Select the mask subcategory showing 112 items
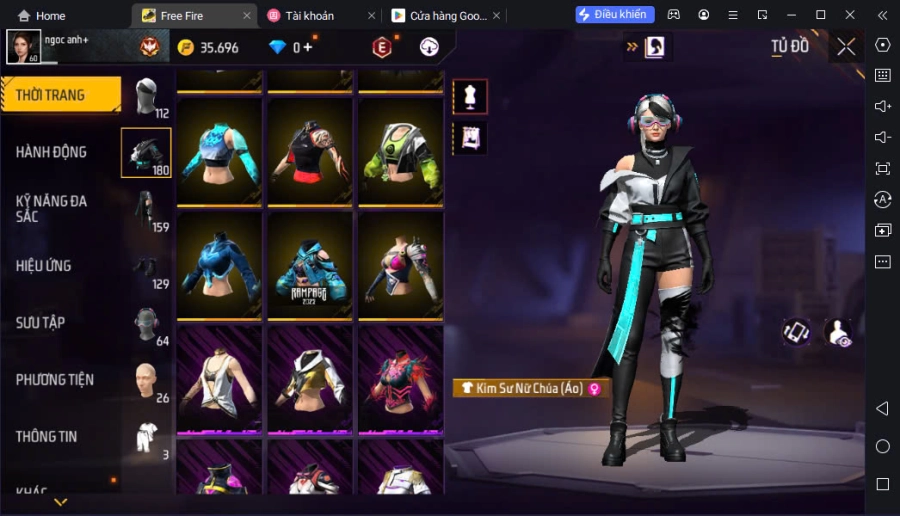 pyautogui.click(x=147, y=98)
